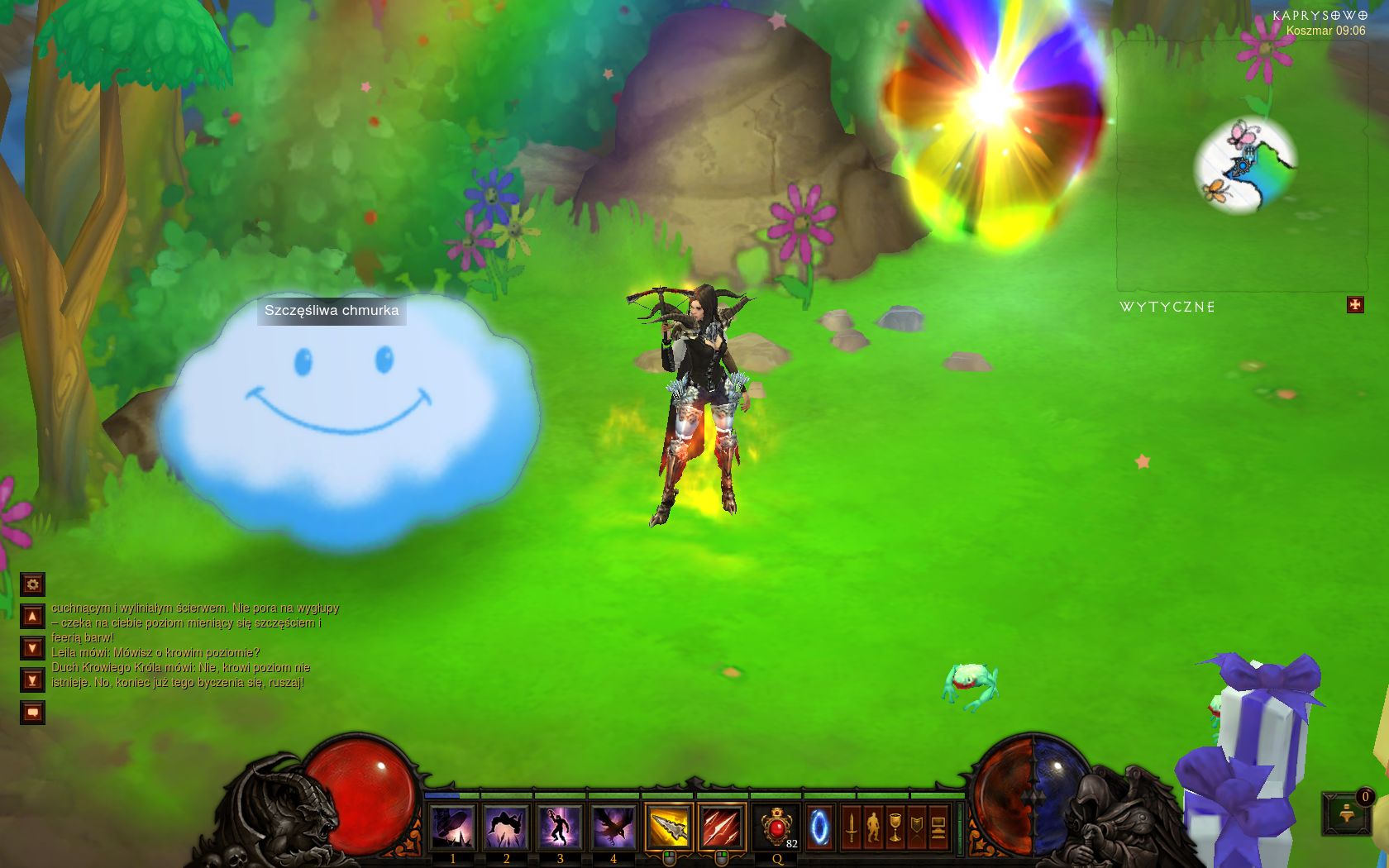
Task: Click the chat scroll-down arrow button
Action: tap(32, 648)
